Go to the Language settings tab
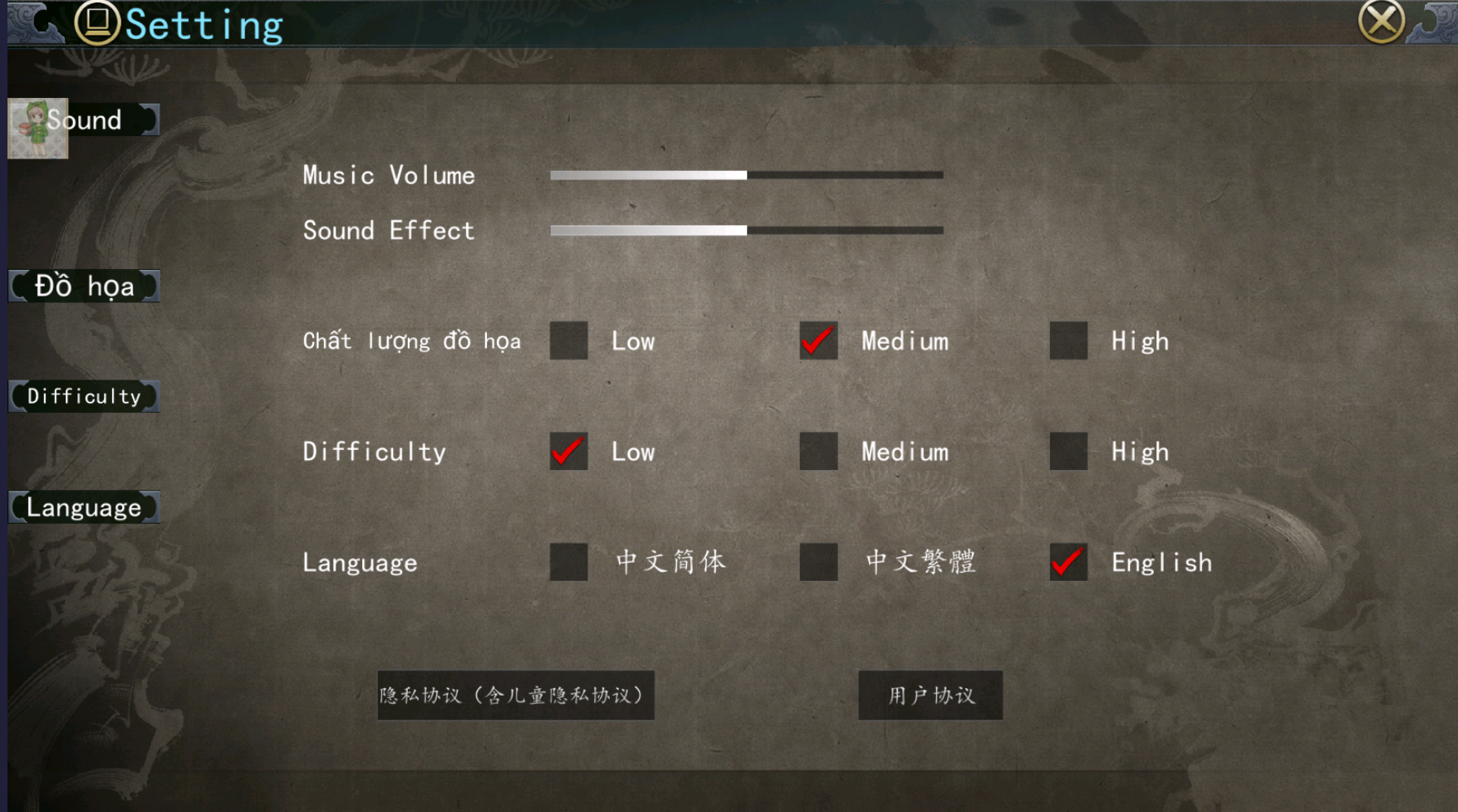Image resolution: width=1458 pixels, height=812 pixels. click(x=83, y=506)
